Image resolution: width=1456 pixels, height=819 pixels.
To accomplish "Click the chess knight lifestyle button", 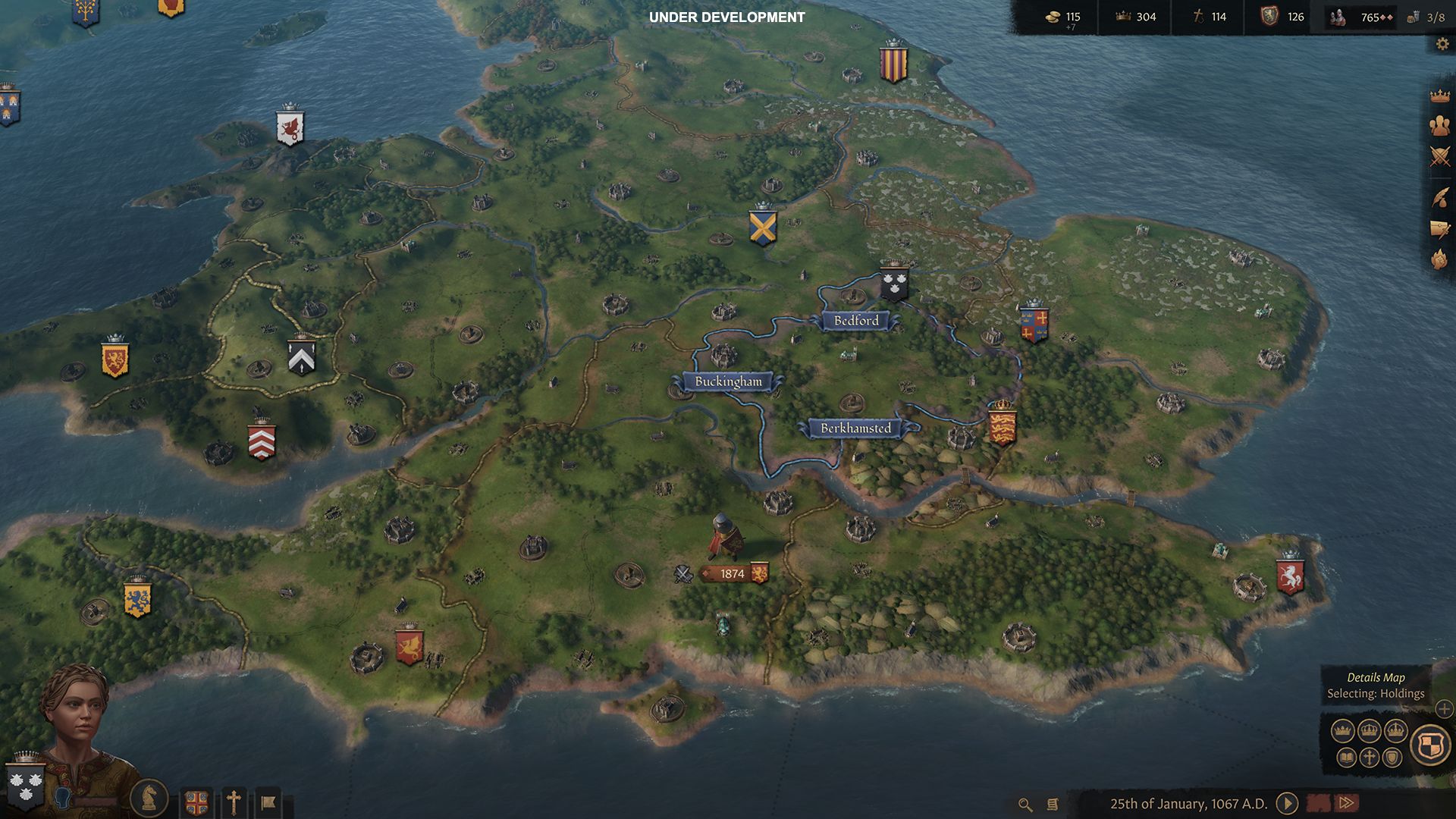I will pos(149,797).
